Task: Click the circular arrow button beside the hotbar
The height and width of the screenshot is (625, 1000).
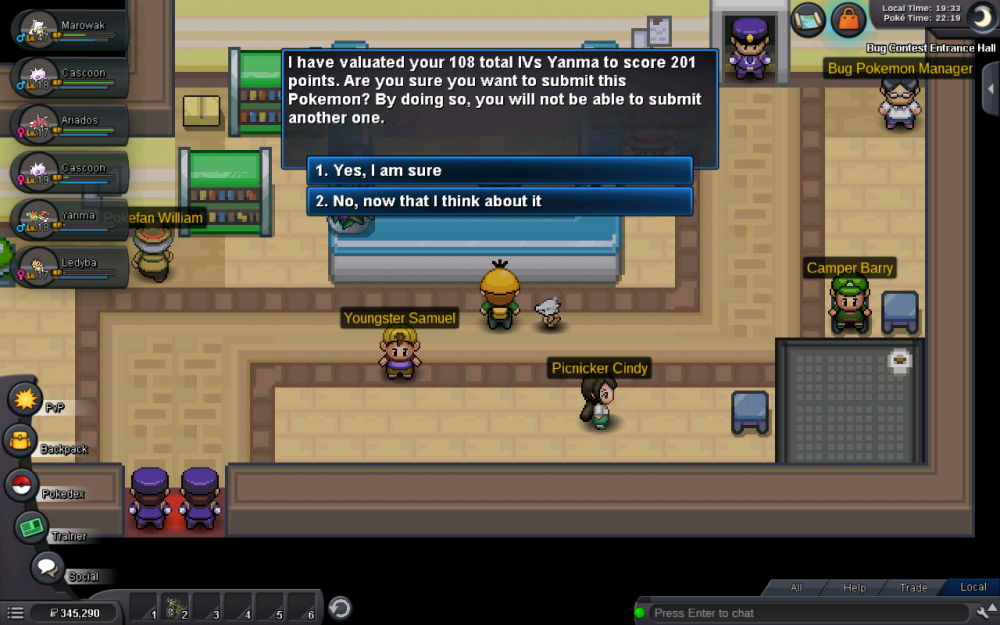Action: point(340,607)
